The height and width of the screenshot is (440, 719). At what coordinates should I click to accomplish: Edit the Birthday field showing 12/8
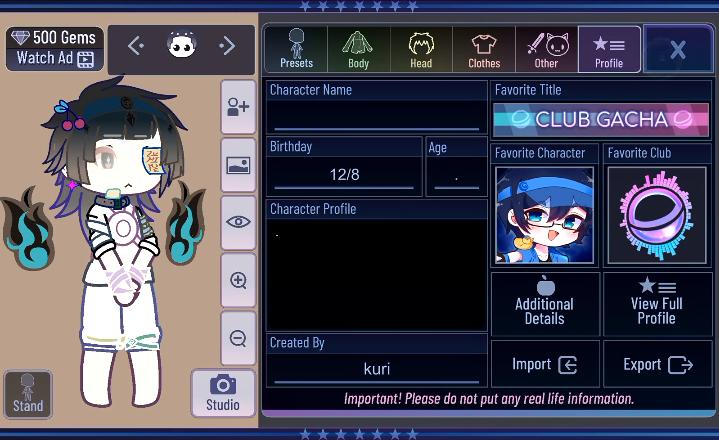click(x=344, y=175)
